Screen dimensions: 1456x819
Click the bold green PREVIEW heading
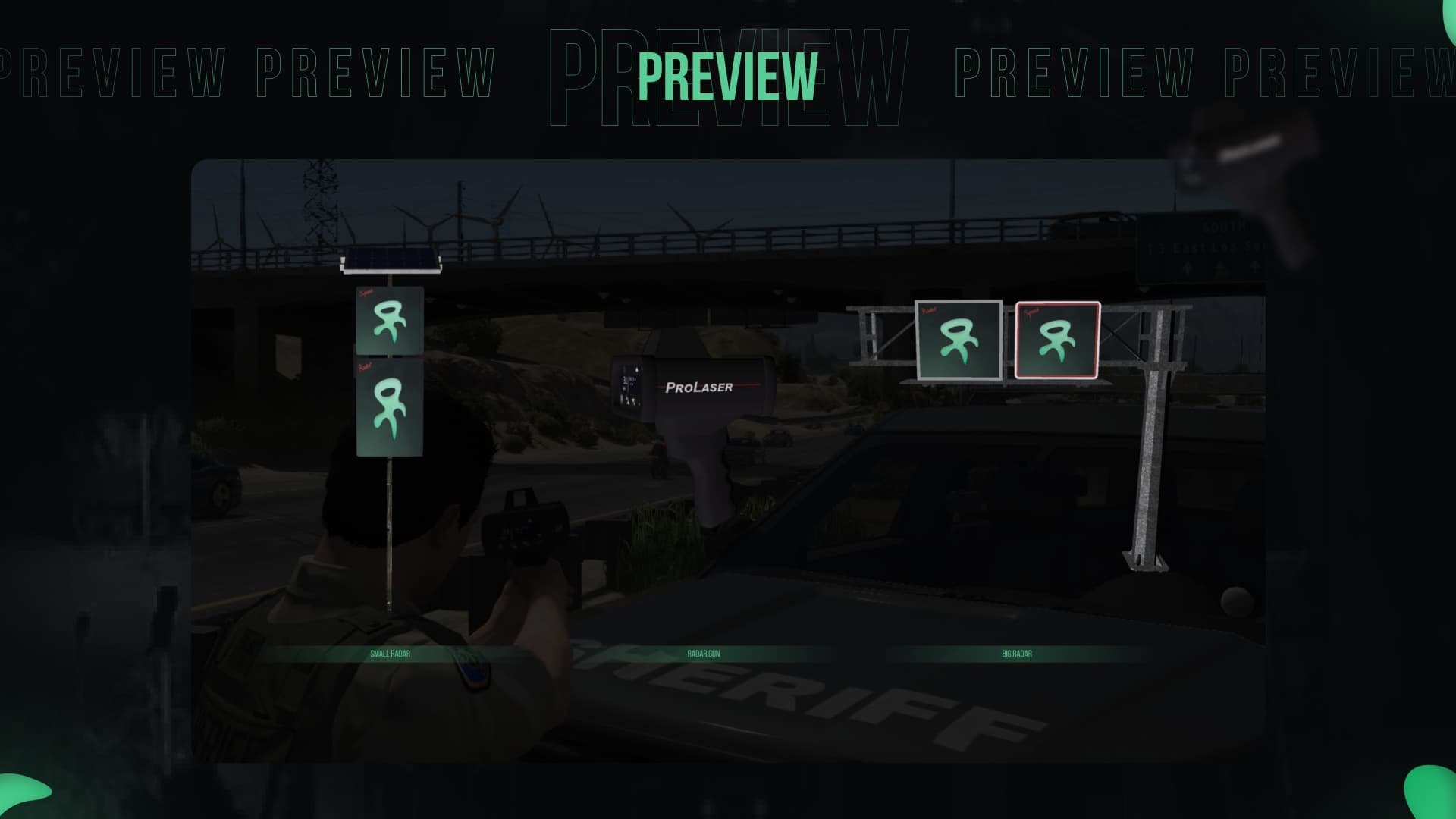click(726, 76)
